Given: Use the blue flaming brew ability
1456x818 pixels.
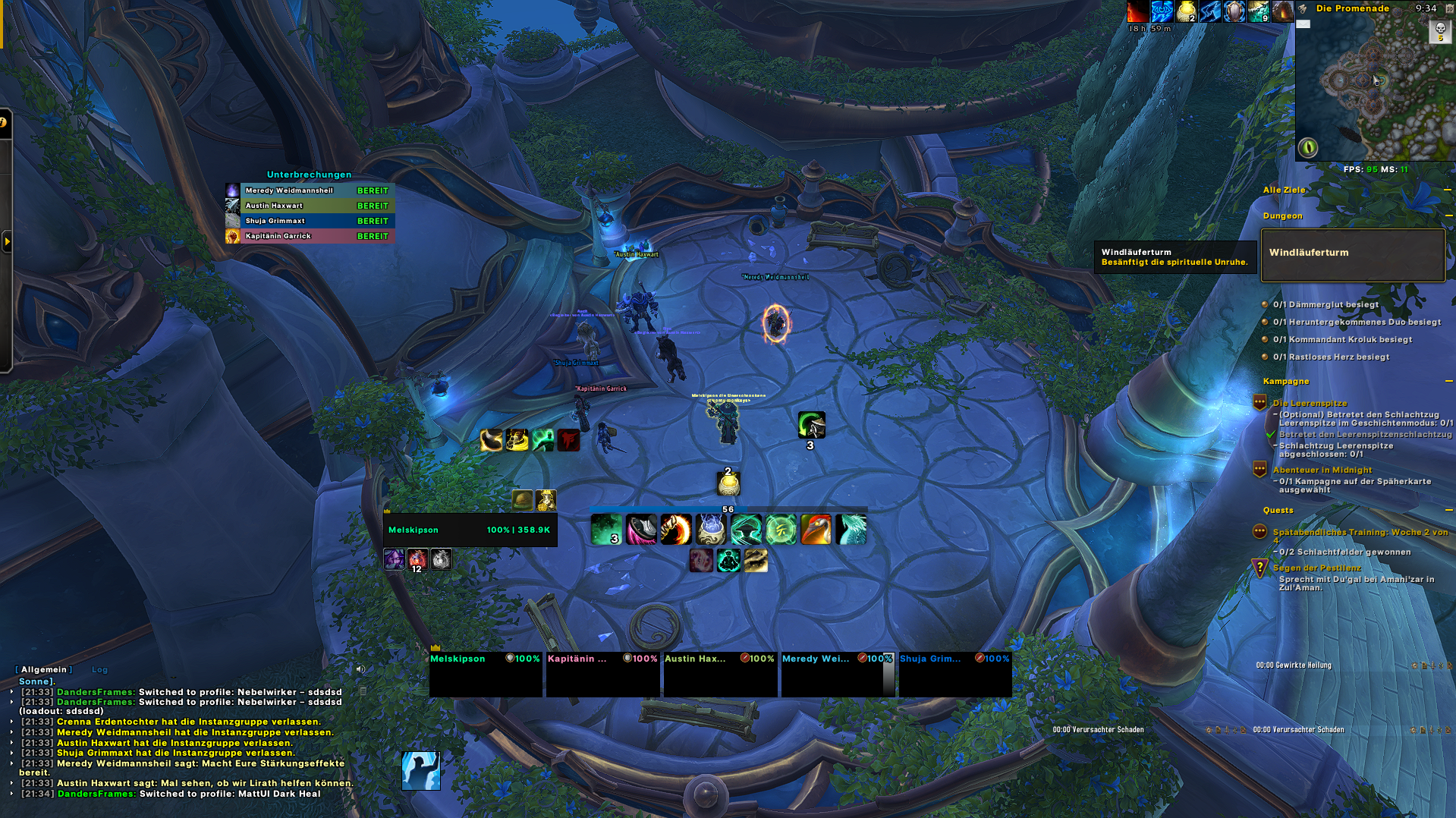Looking at the screenshot, I should 711,530.
